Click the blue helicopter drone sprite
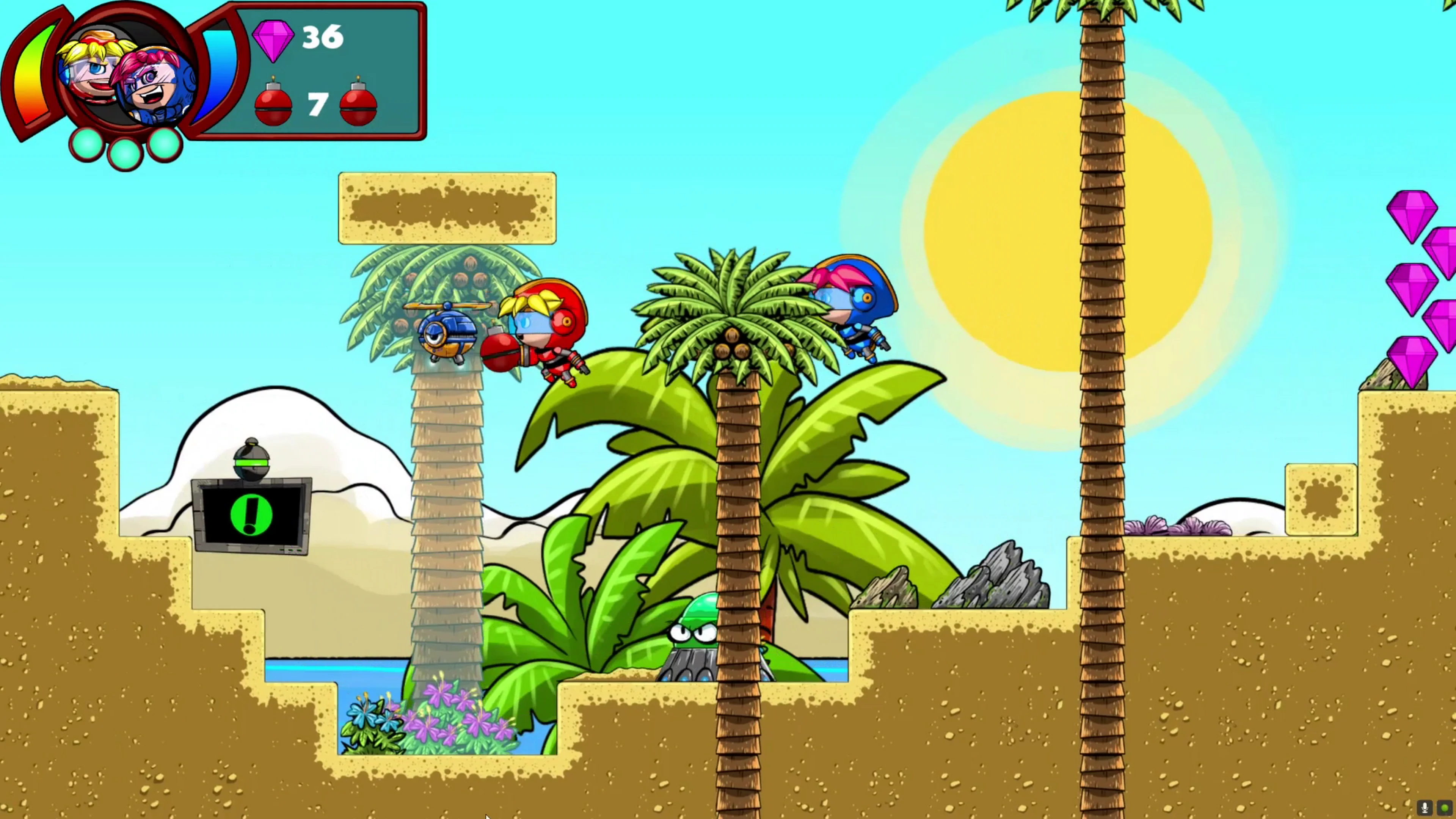This screenshot has width=1456, height=819. tap(447, 334)
